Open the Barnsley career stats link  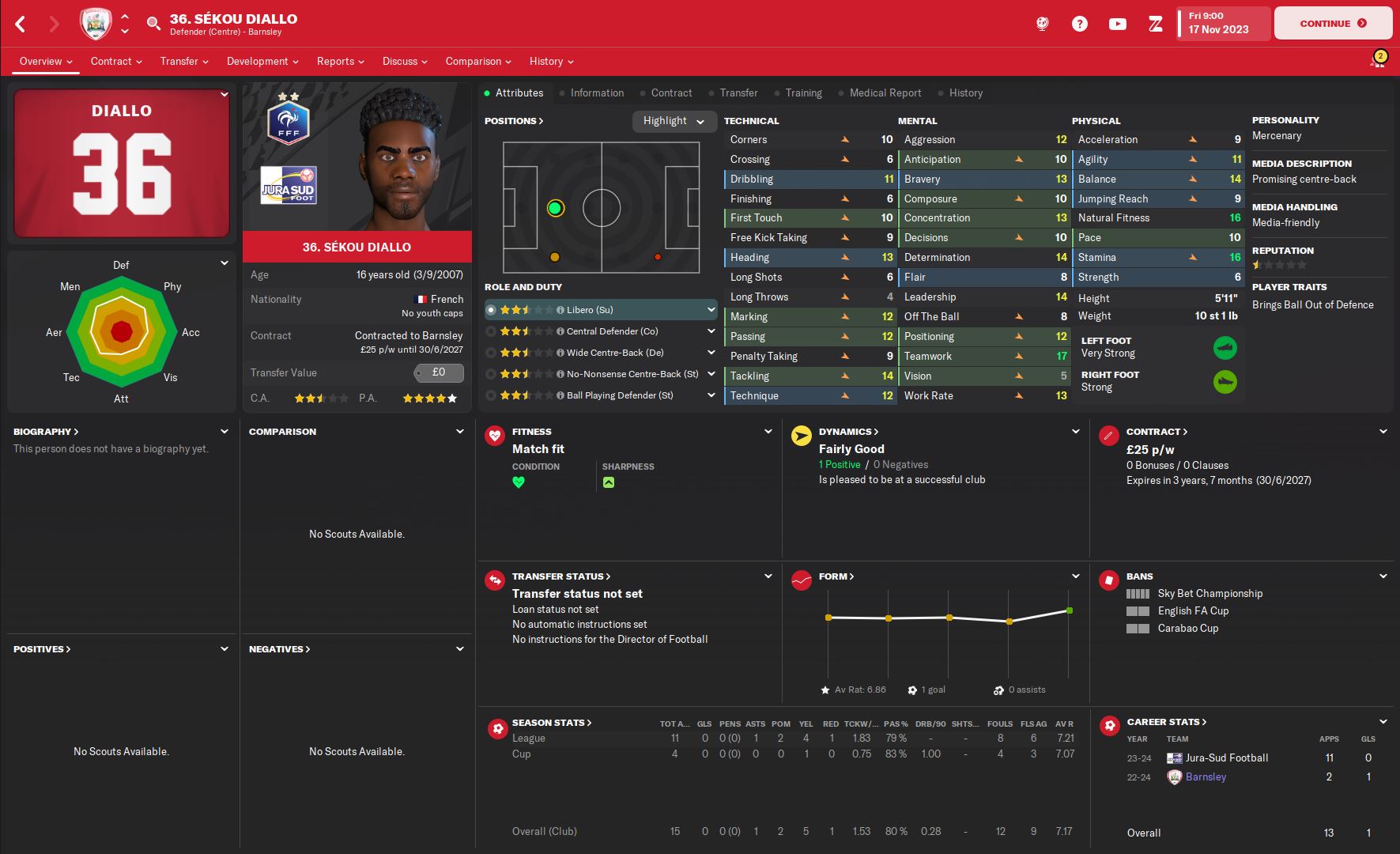coord(1206,777)
